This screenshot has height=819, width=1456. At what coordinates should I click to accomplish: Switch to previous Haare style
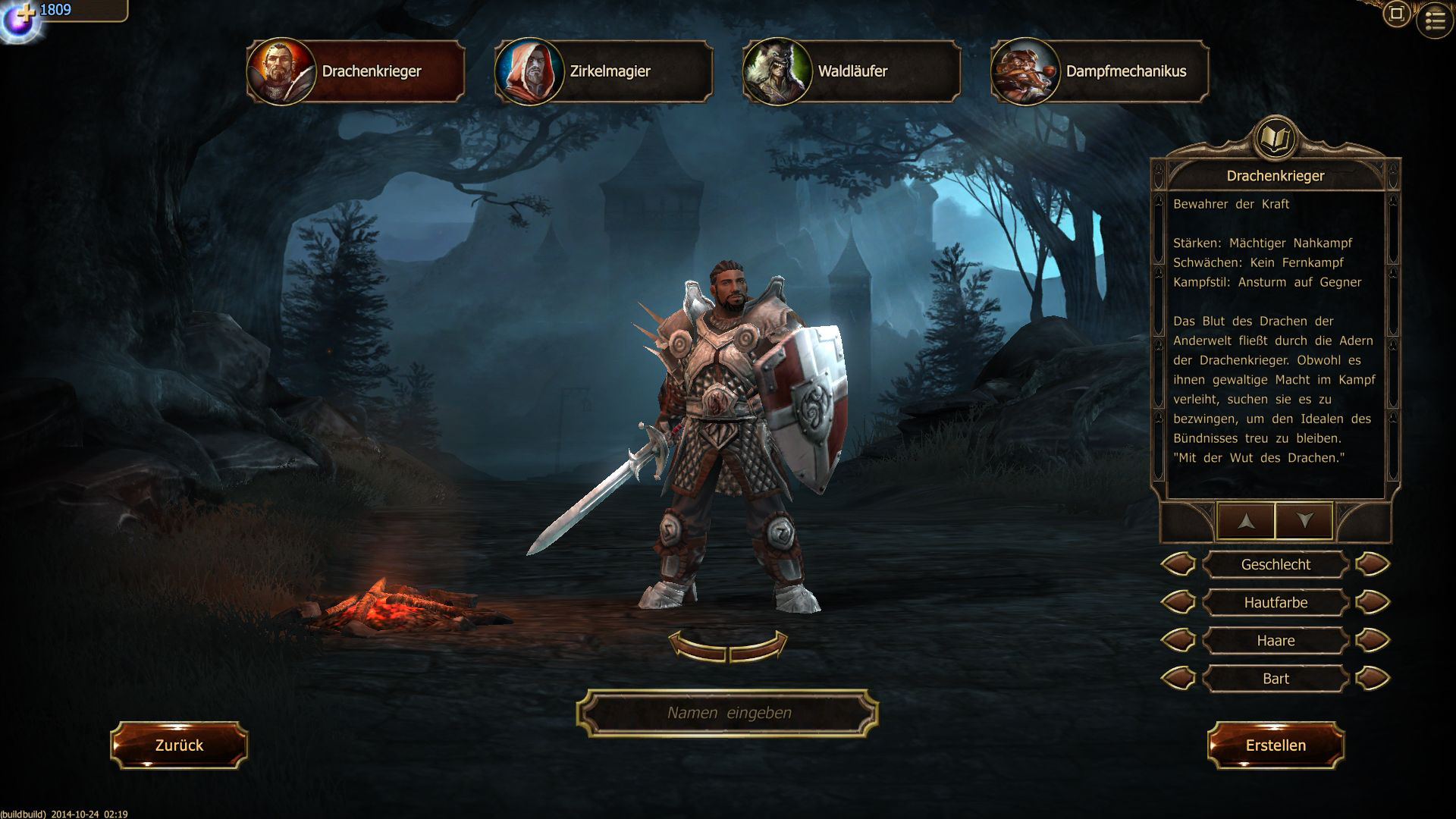click(x=1178, y=641)
